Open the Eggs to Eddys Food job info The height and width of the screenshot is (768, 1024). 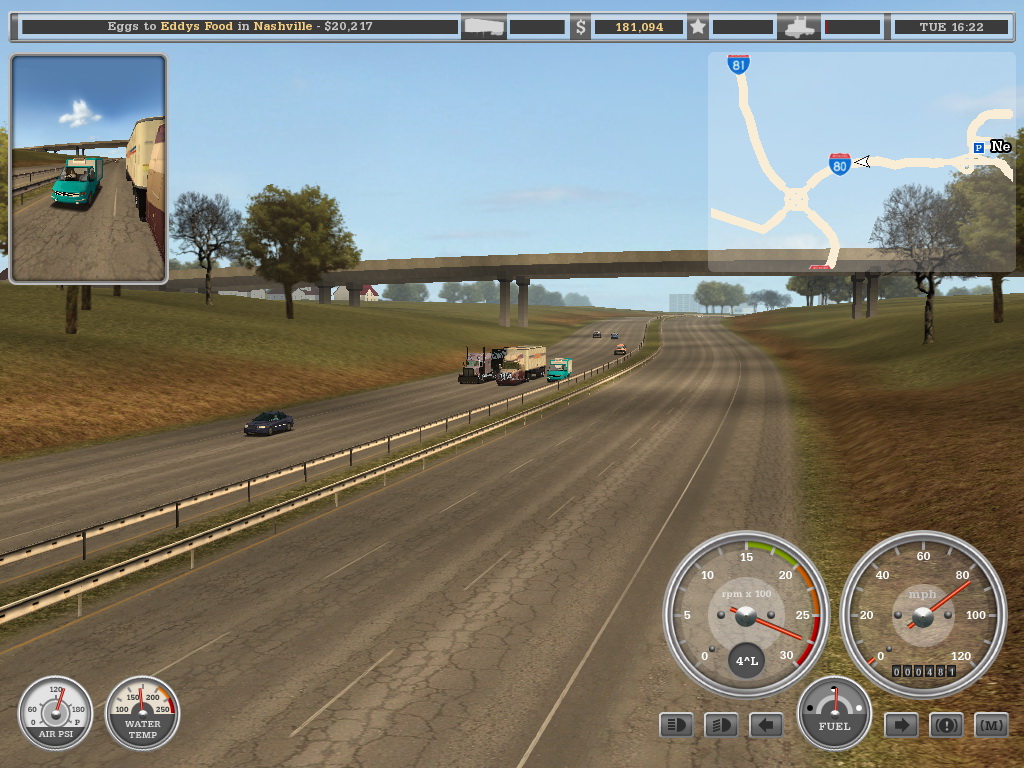point(240,26)
